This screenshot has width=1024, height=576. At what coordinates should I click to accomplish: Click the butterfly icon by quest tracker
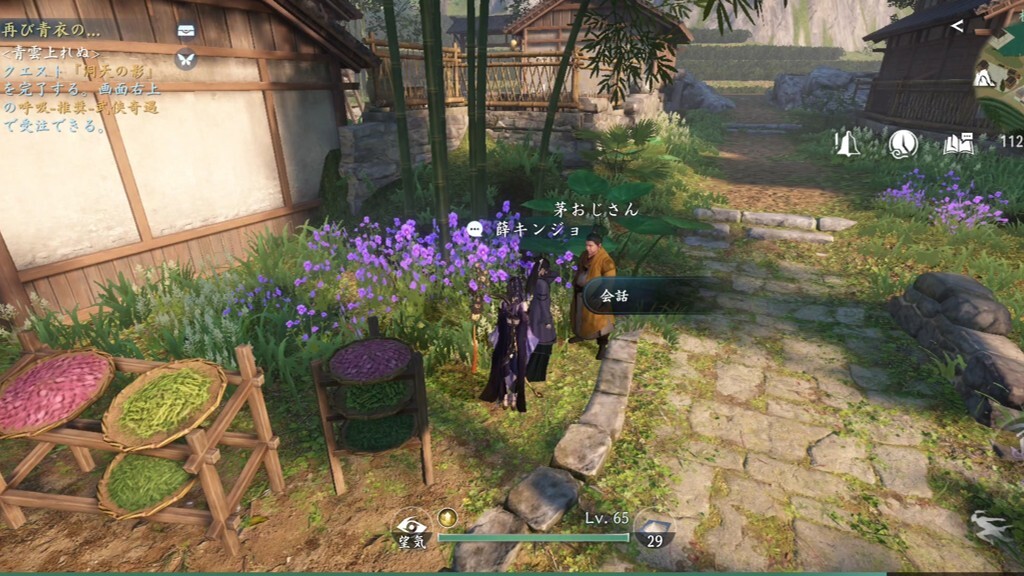(x=186, y=59)
